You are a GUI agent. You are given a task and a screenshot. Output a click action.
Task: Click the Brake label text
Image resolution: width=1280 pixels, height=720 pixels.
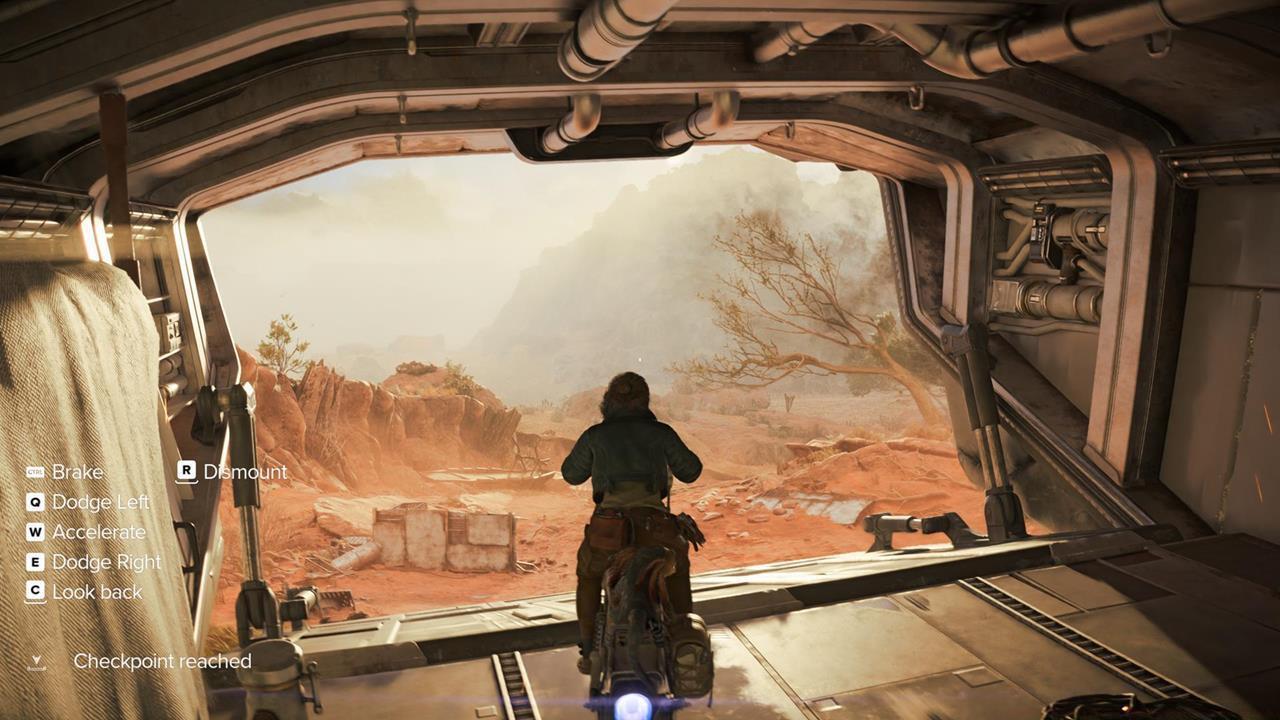coord(80,472)
